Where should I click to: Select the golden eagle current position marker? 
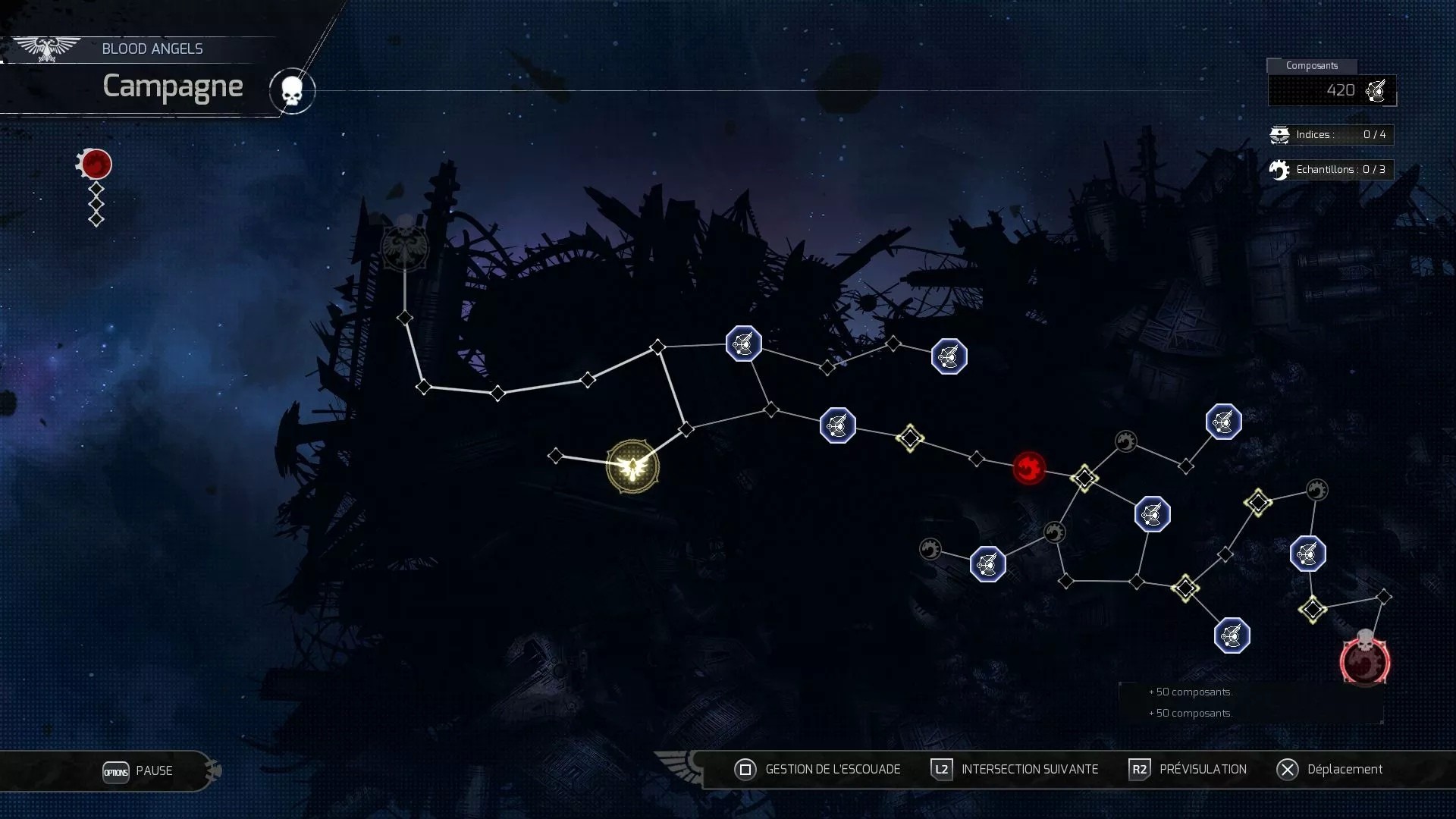coord(632,466)
